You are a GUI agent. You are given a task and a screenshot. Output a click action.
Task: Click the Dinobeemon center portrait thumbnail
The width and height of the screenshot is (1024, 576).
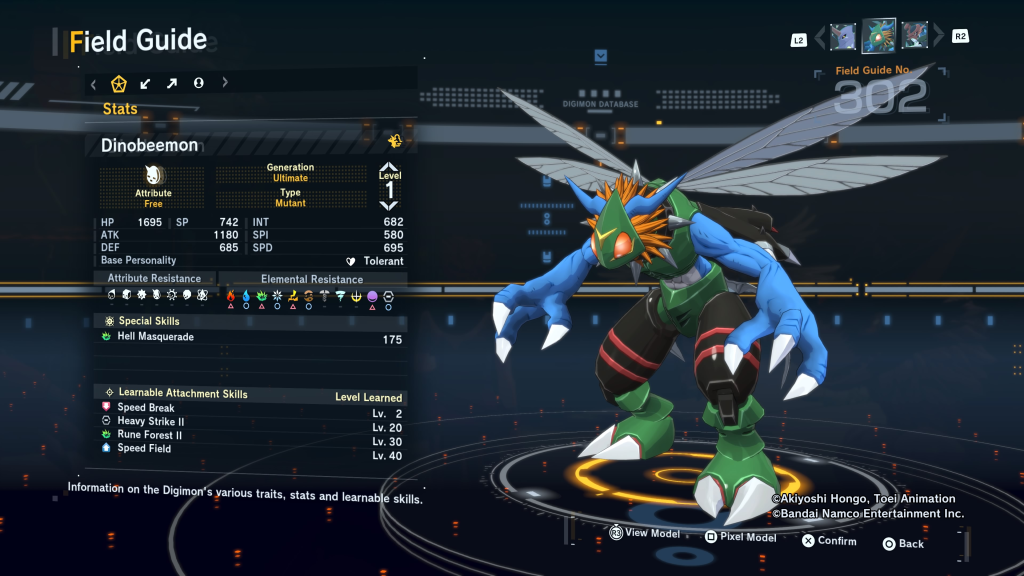[x=878, y=36]
